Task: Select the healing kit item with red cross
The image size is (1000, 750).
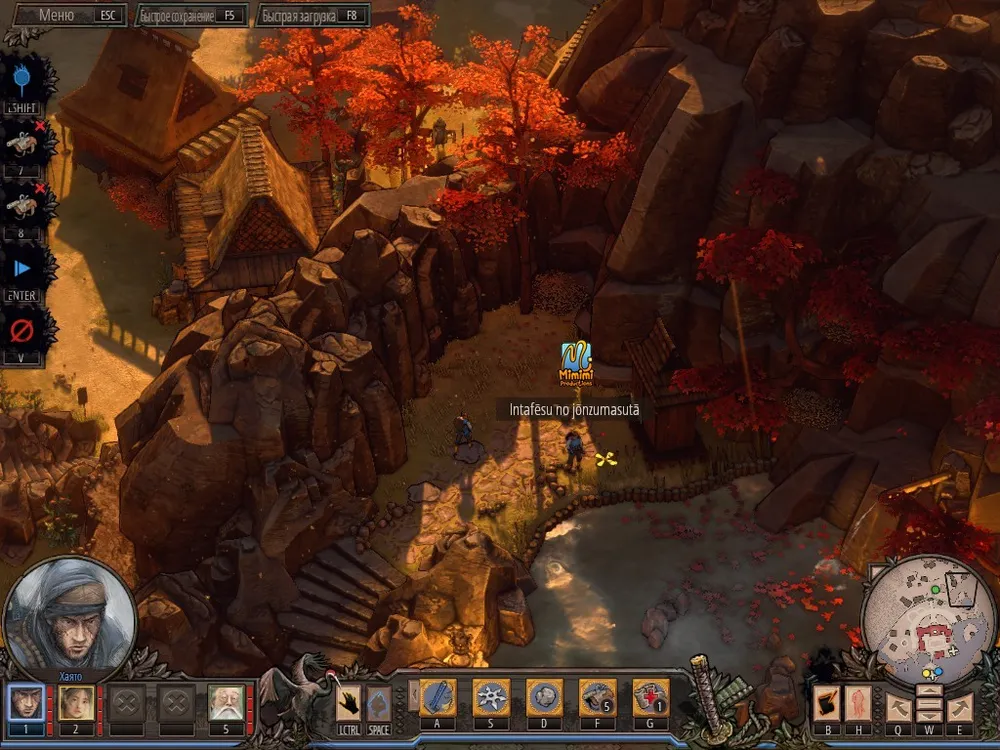Action: pos(651,698)
